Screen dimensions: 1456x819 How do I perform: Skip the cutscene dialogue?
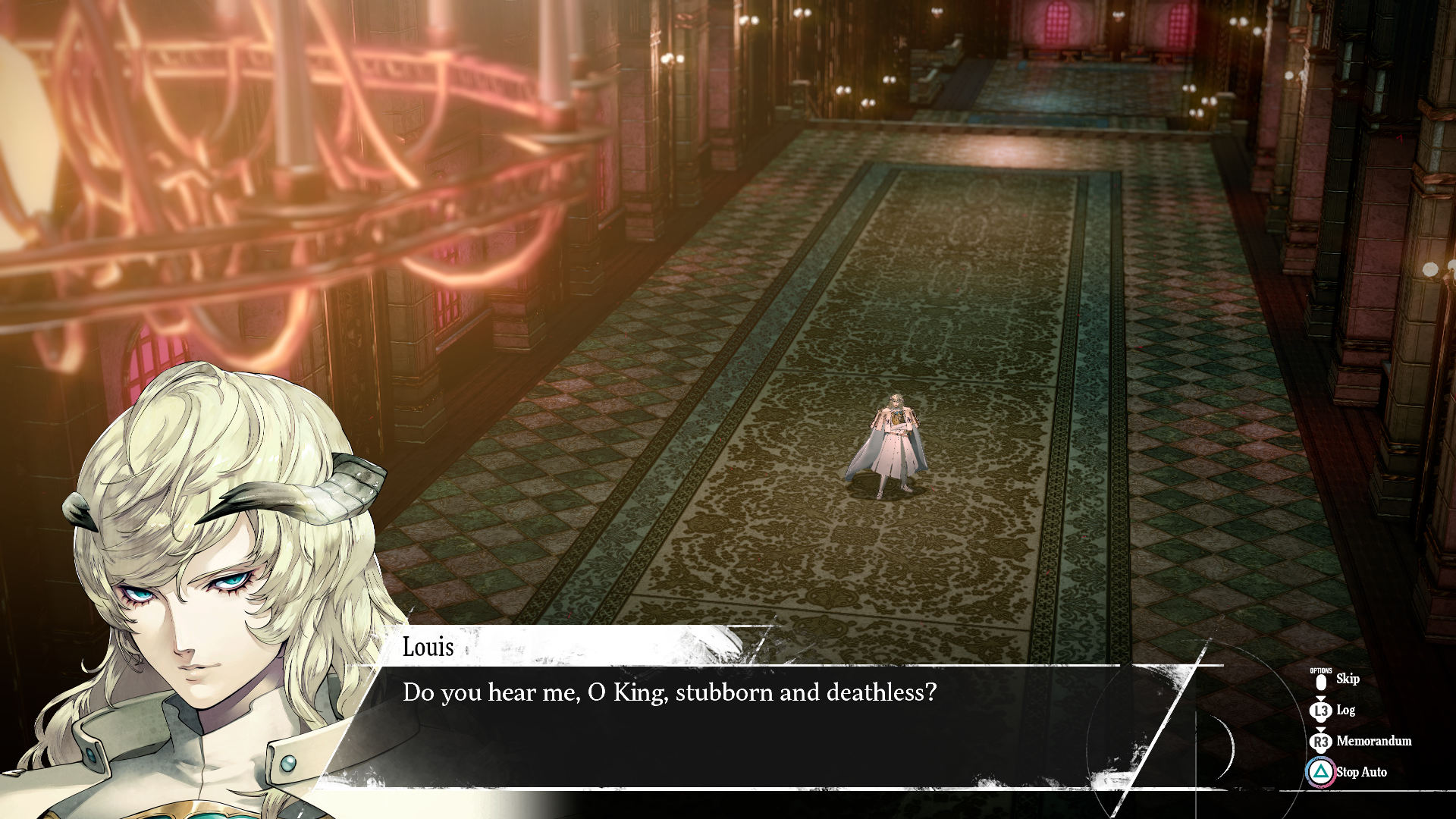[1346, 679]
